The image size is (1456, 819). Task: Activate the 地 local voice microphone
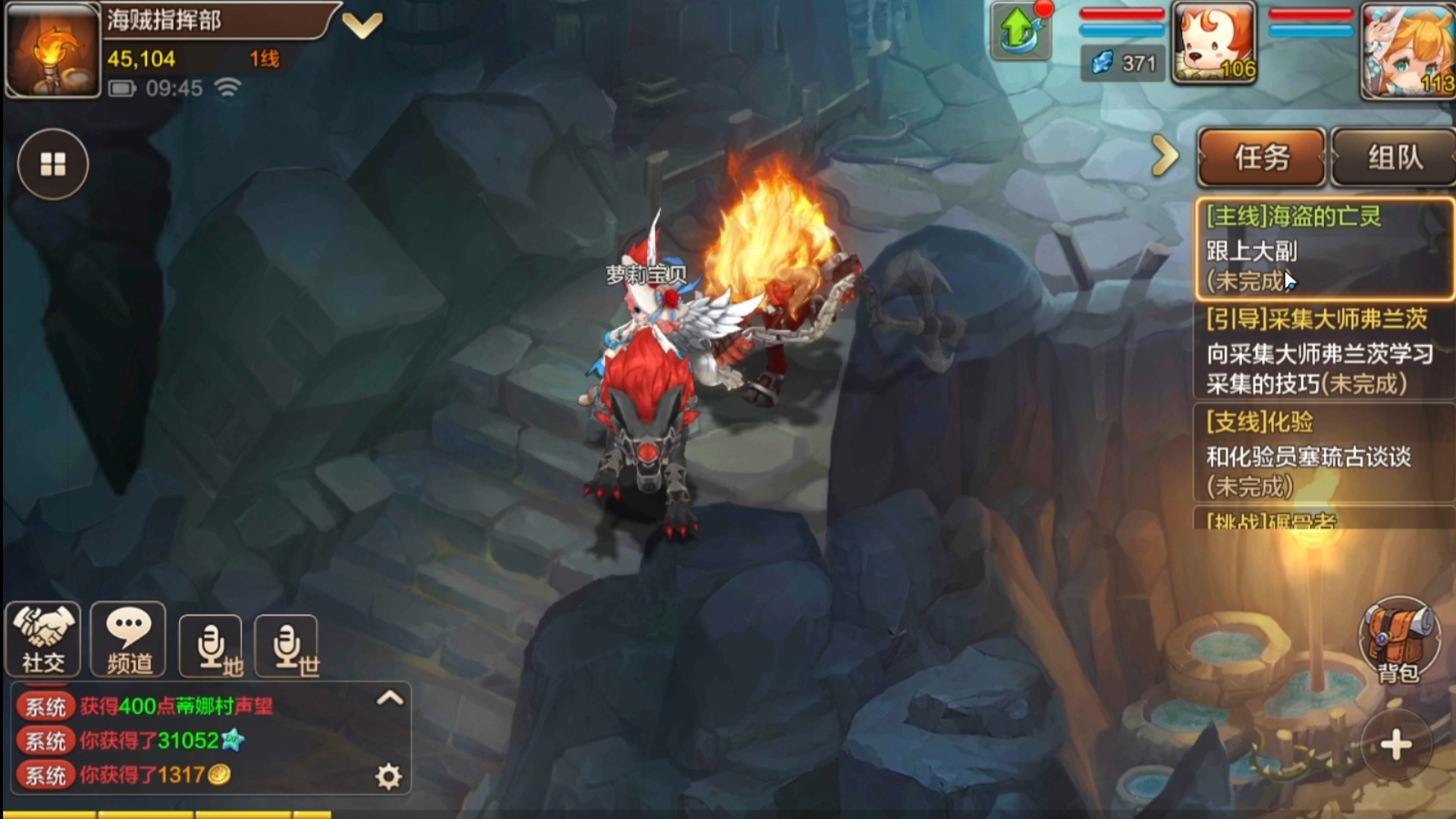pyautogui.click(x=212, y=647)
